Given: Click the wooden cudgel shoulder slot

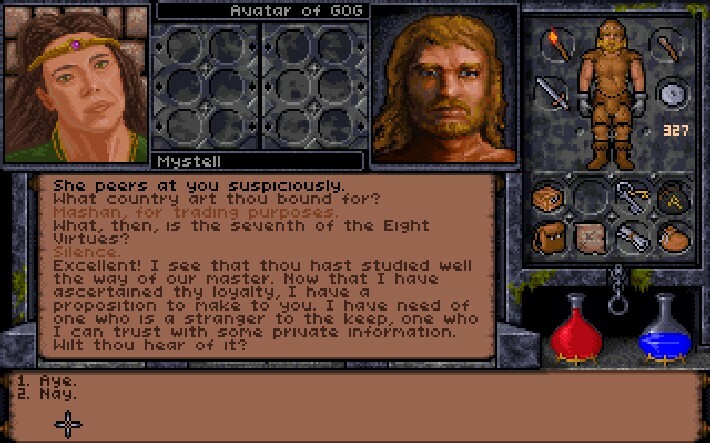Looking at the screenshot, I should [667, 44].
